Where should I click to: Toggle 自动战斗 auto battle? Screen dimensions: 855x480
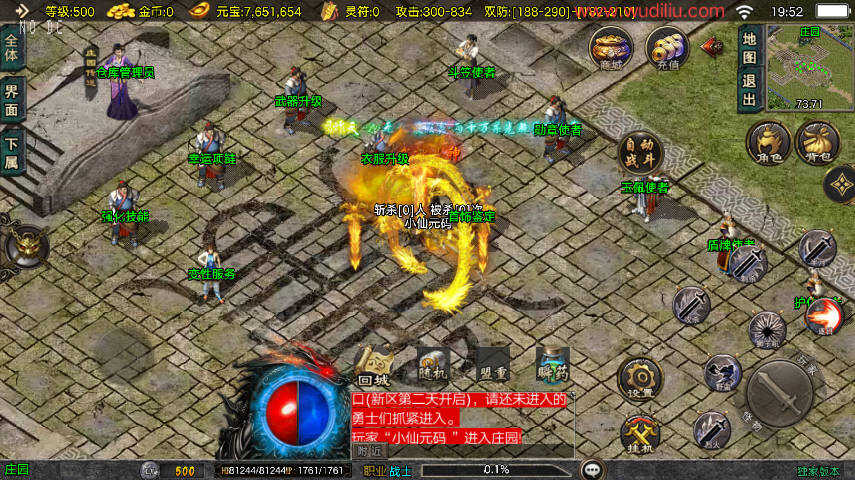[x=640, y=152]
